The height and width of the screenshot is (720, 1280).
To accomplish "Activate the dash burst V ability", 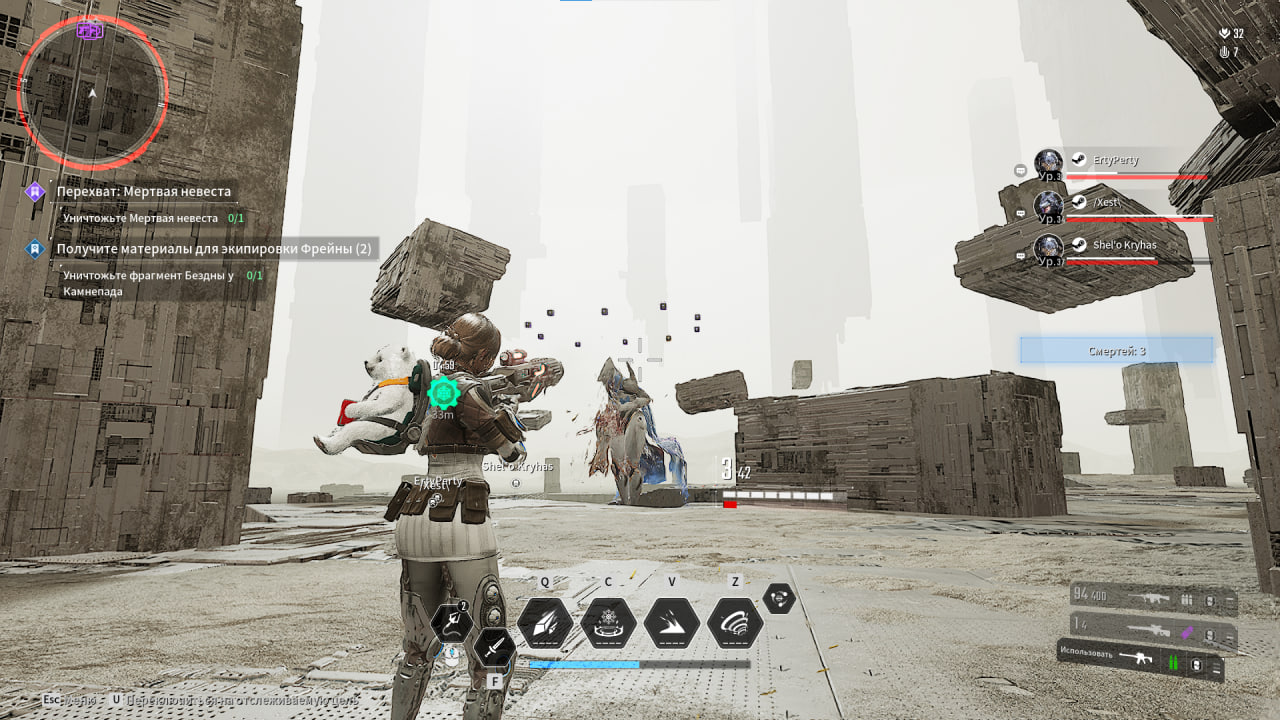I will pos(671,623).
